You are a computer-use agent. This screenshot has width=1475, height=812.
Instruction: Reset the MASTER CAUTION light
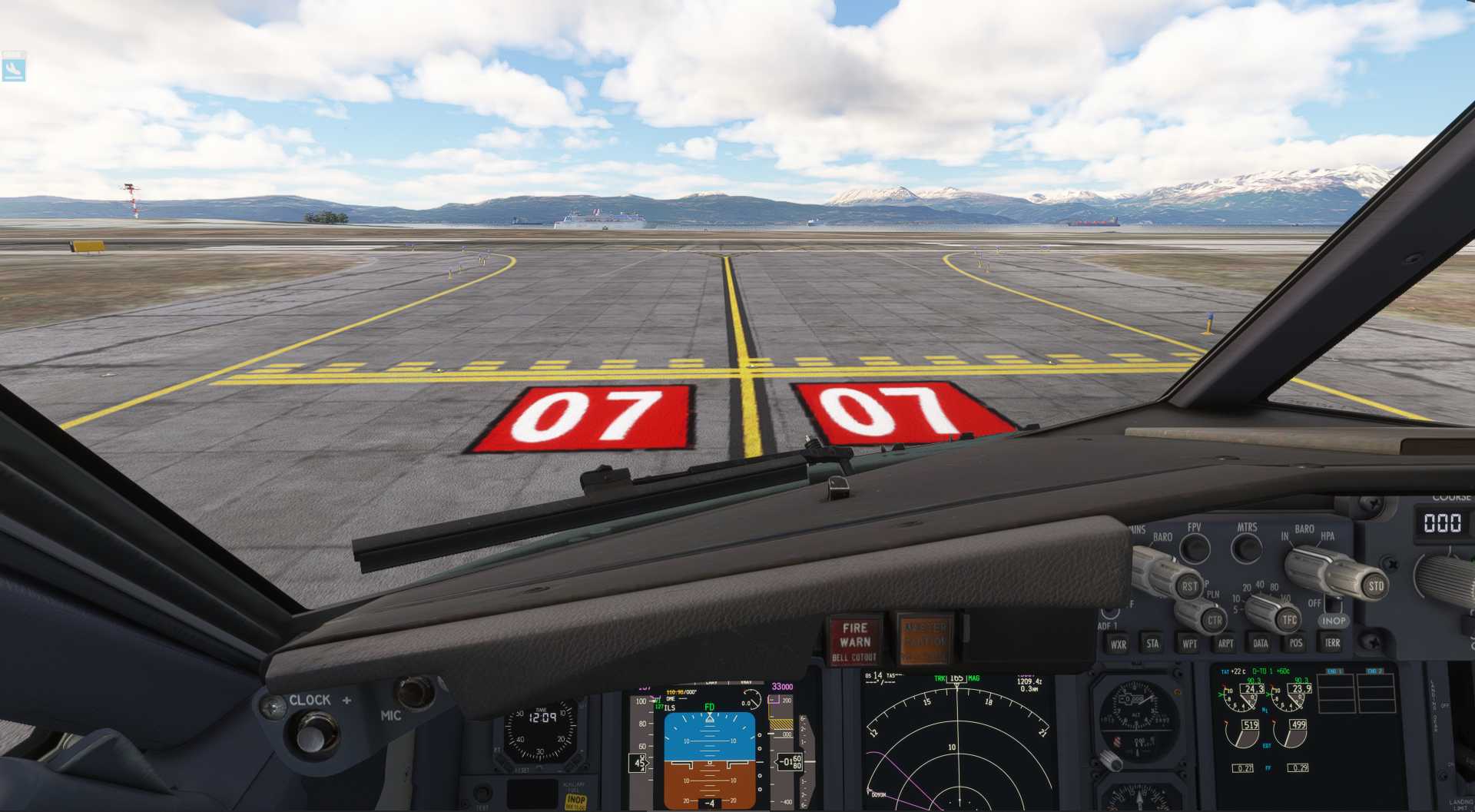(x=924, y=639)
